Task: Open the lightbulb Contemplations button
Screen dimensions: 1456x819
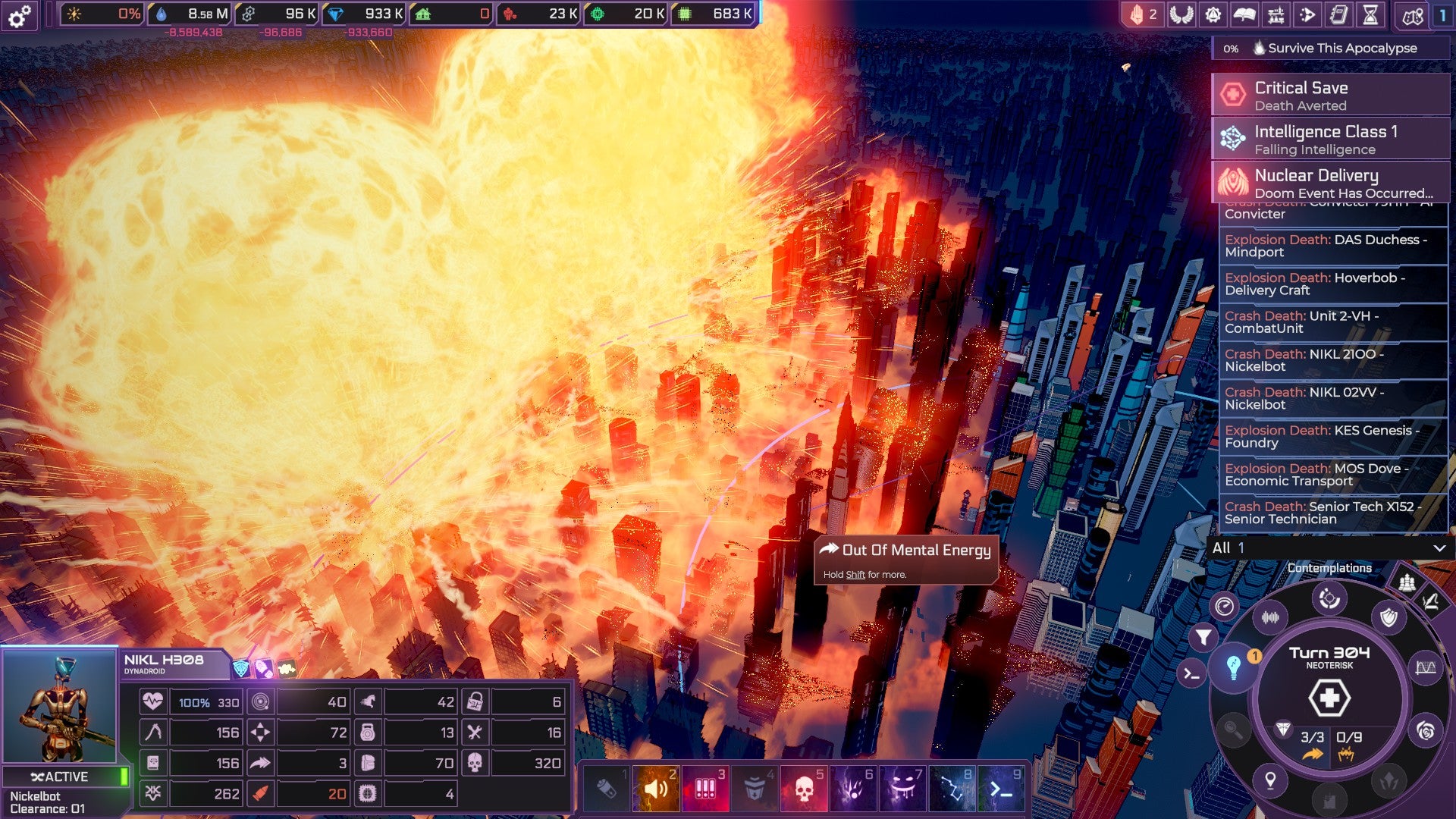Action: coord(1234,667)
